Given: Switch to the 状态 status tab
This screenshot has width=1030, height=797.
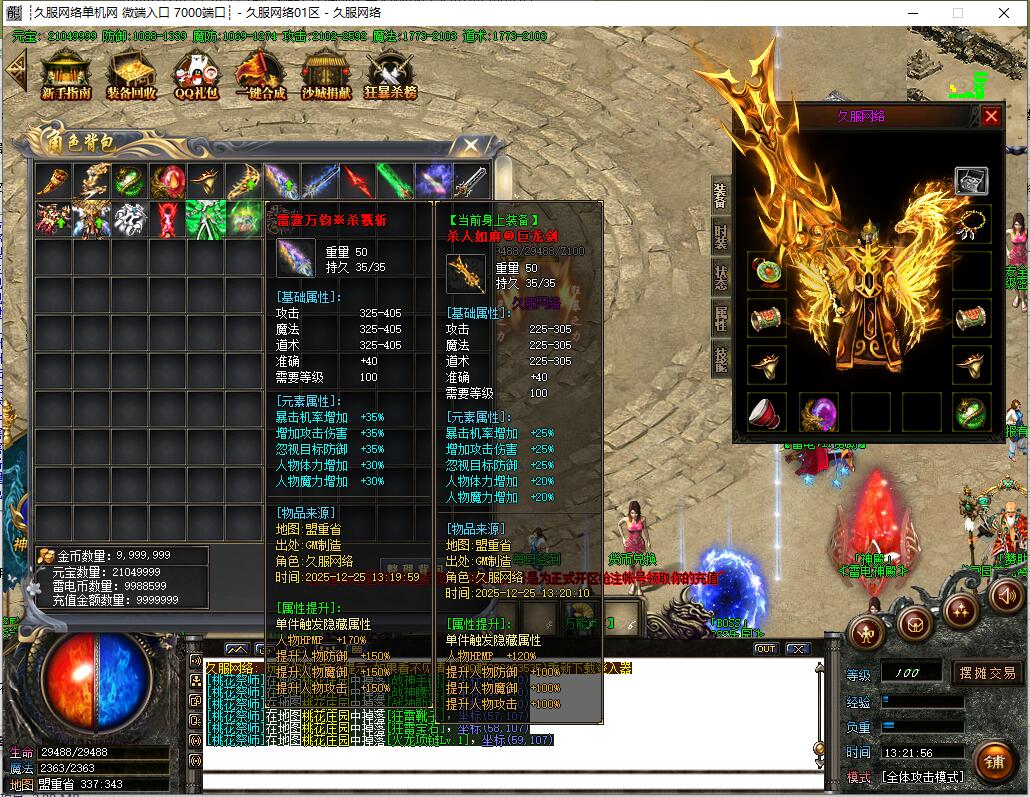Looking at the screenshot, I should (x=720, y=278).
